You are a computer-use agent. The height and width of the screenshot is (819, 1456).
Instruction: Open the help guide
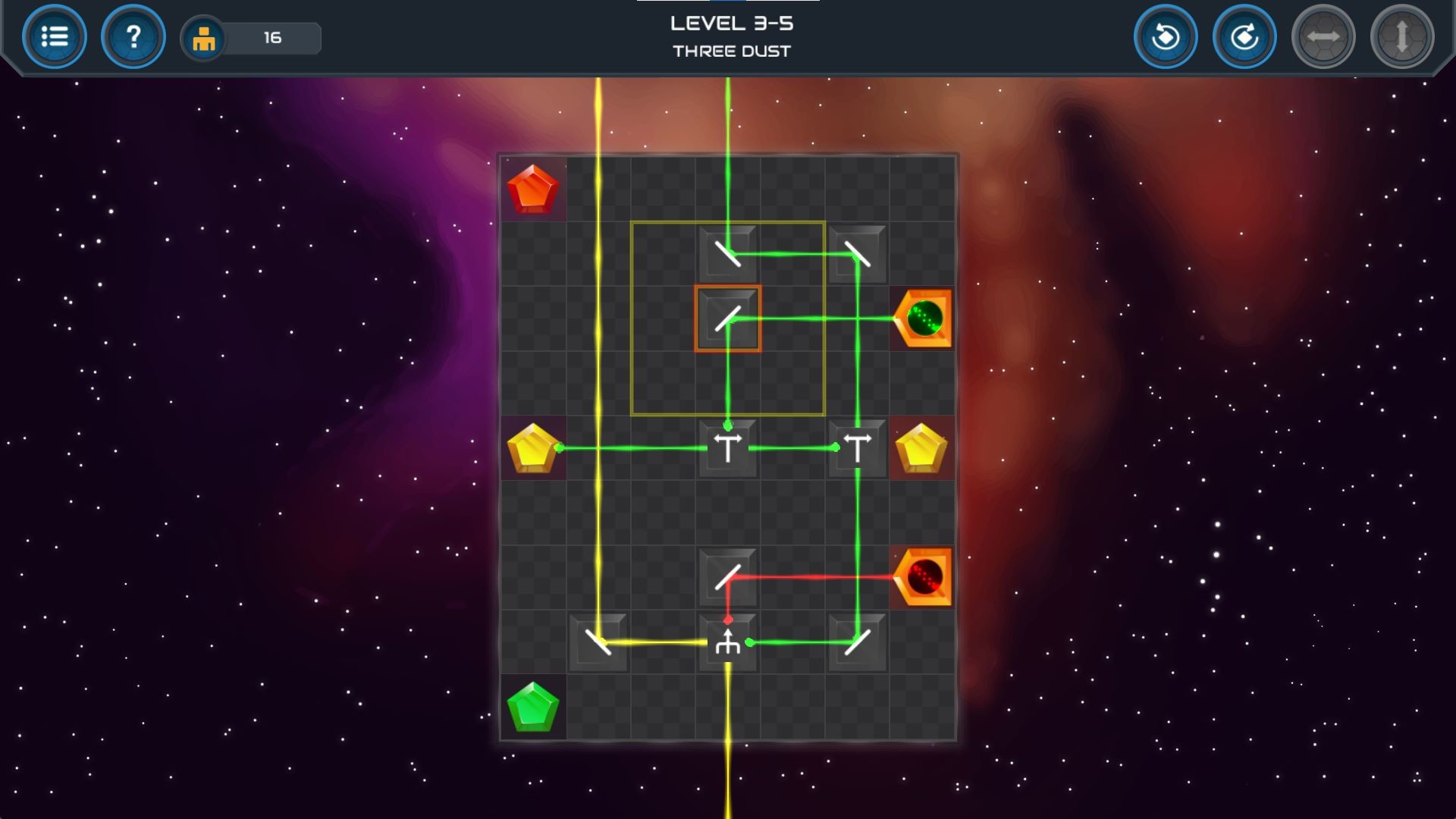click(133, 36)
